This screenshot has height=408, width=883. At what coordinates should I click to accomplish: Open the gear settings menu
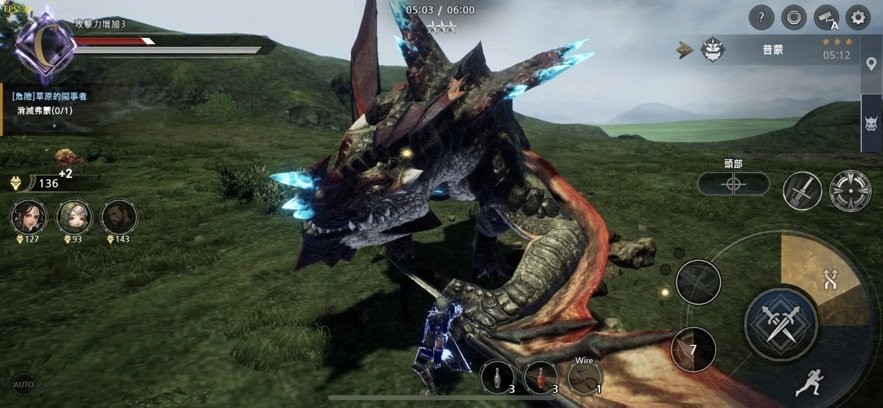point(857,16)
